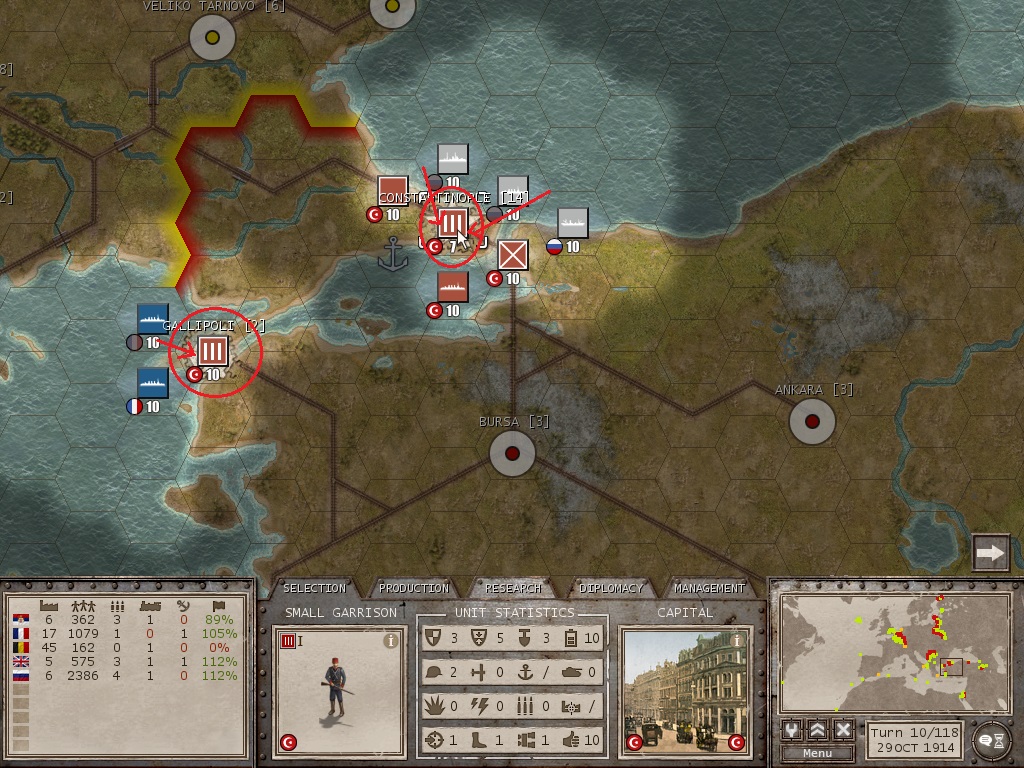This screenshot has width=1024, height=768.
Task: Switch to the Selection tab
Action: point(314,588)
